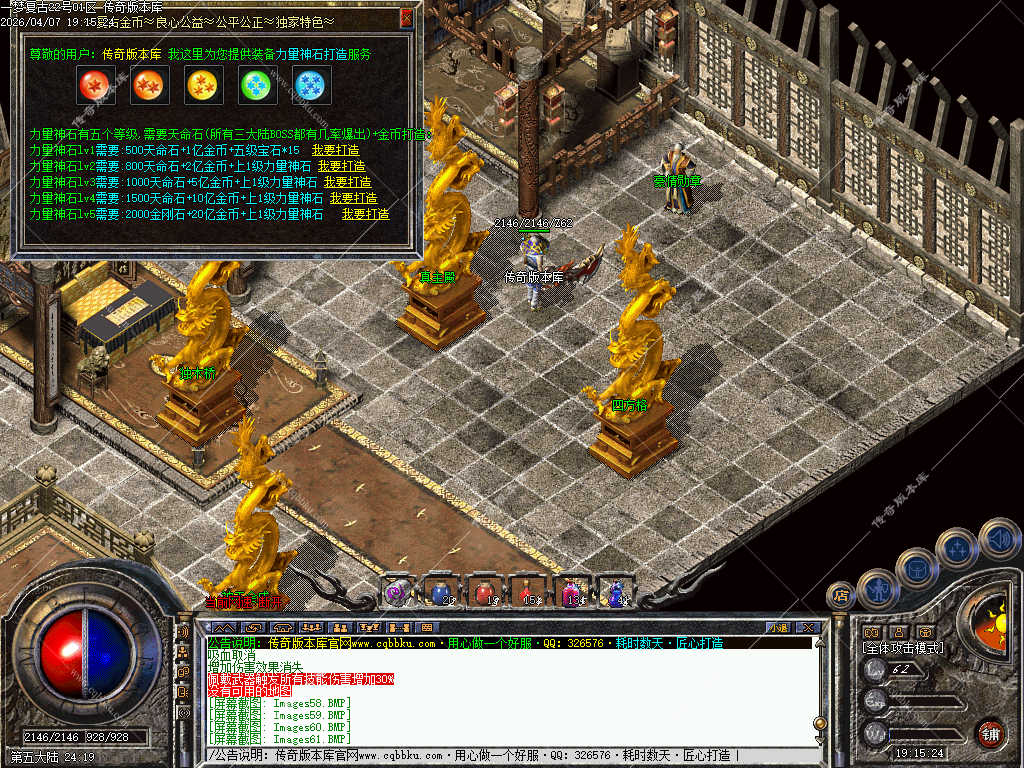Toggle sound with the speaker button
This screenshot has width=1024, height=768.
(998, 538)
